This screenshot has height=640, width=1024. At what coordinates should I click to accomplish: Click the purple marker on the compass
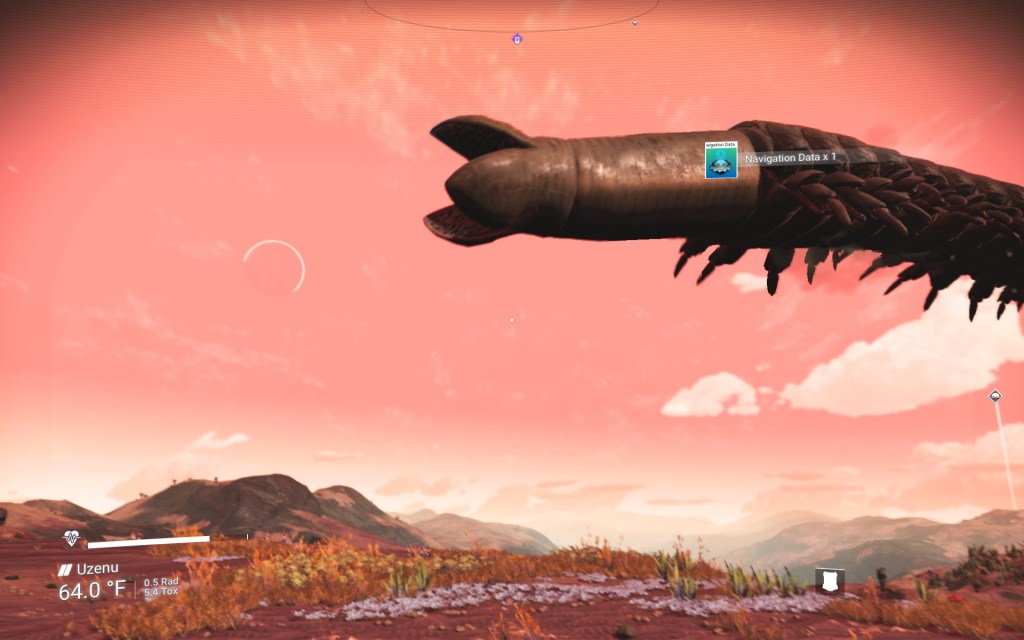click(517, 39)
